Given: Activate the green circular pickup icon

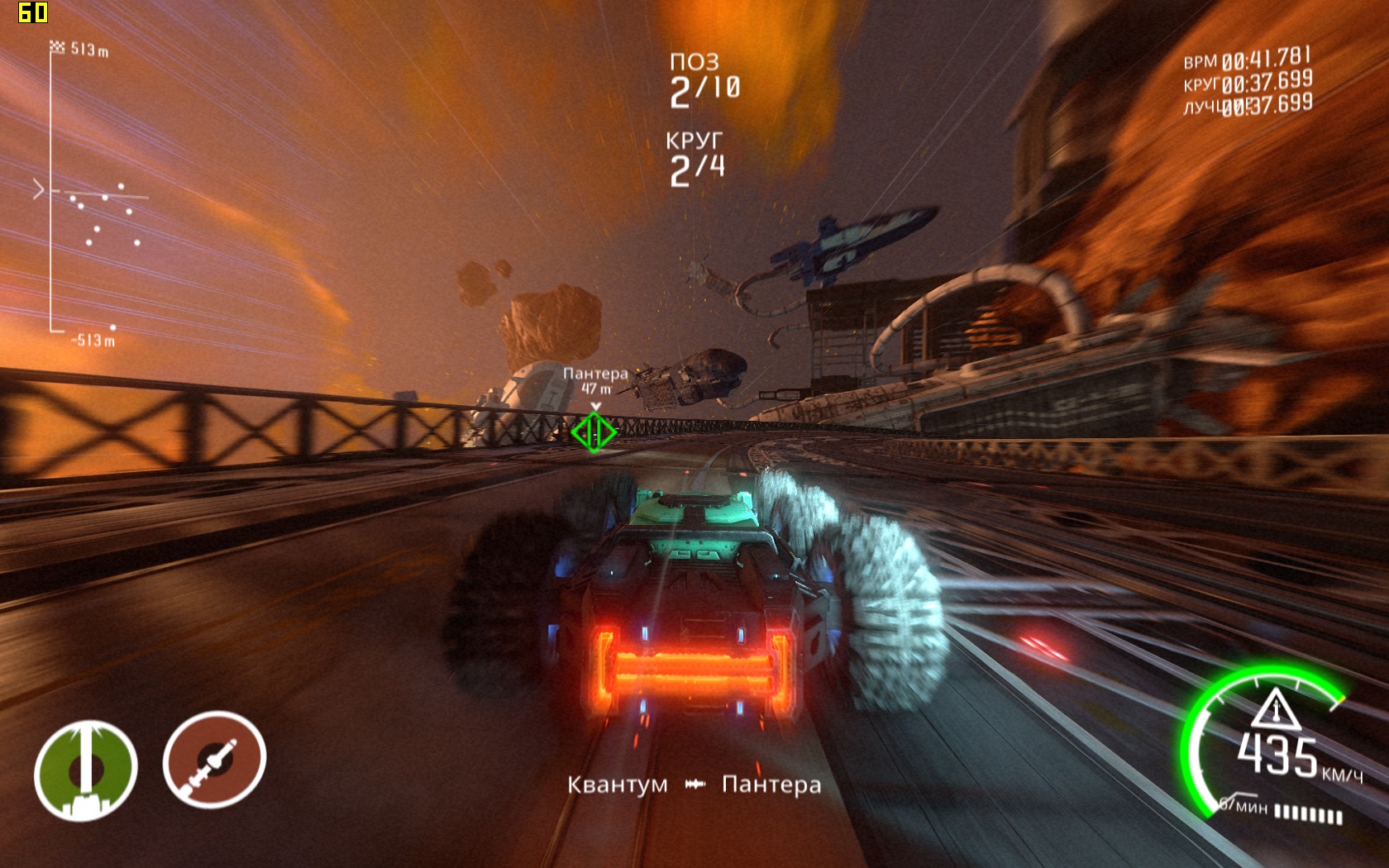Looking at the screenshot, I should 85,770.
